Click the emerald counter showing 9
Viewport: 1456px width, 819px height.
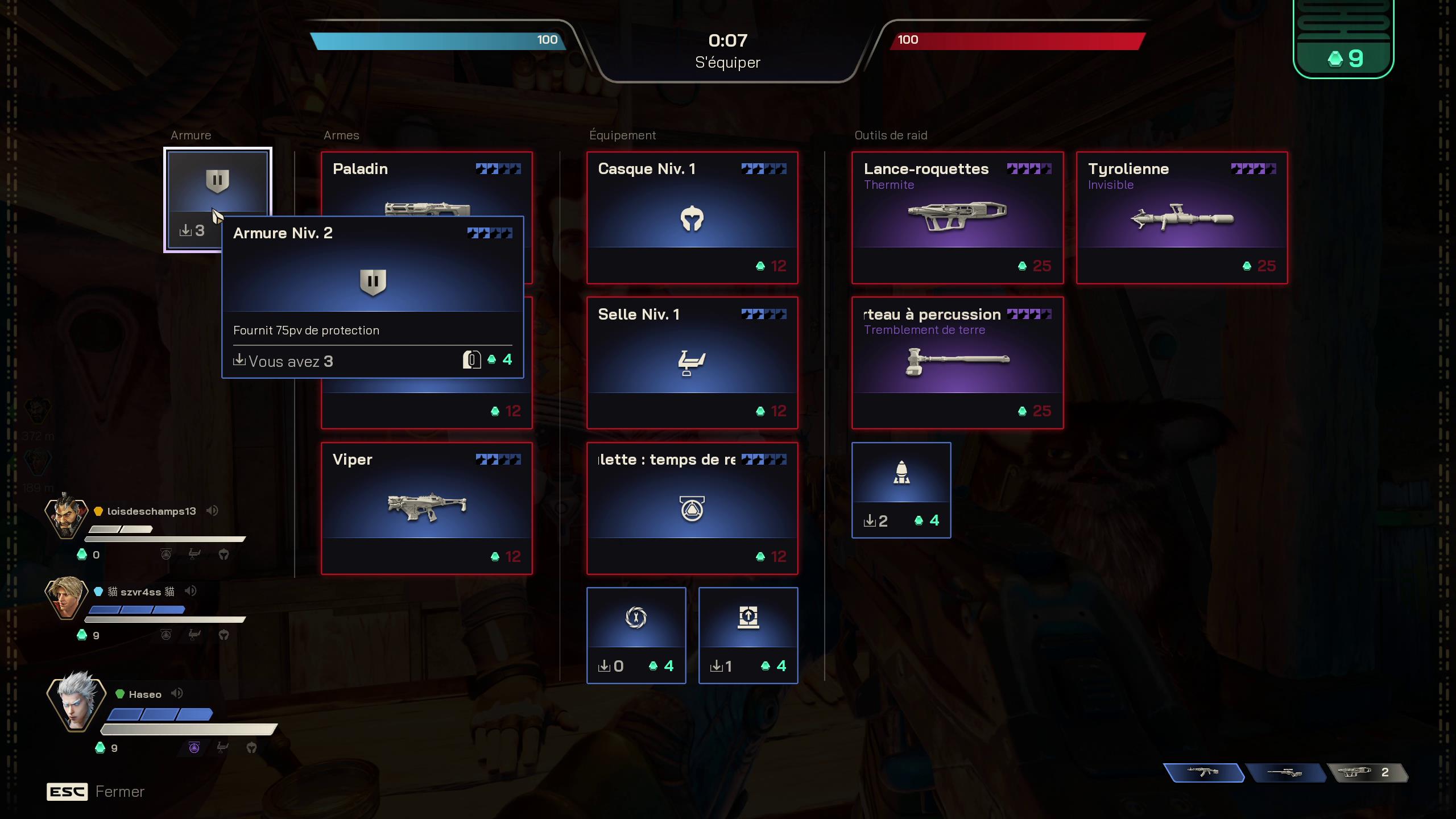point(1344,57)
